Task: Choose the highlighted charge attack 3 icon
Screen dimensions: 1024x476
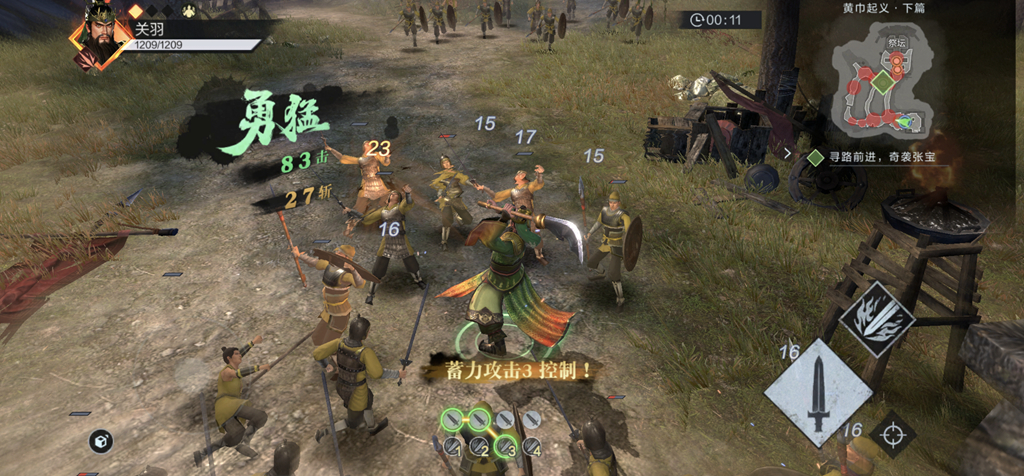Action: pyautogui.click(x=504, y=446)
